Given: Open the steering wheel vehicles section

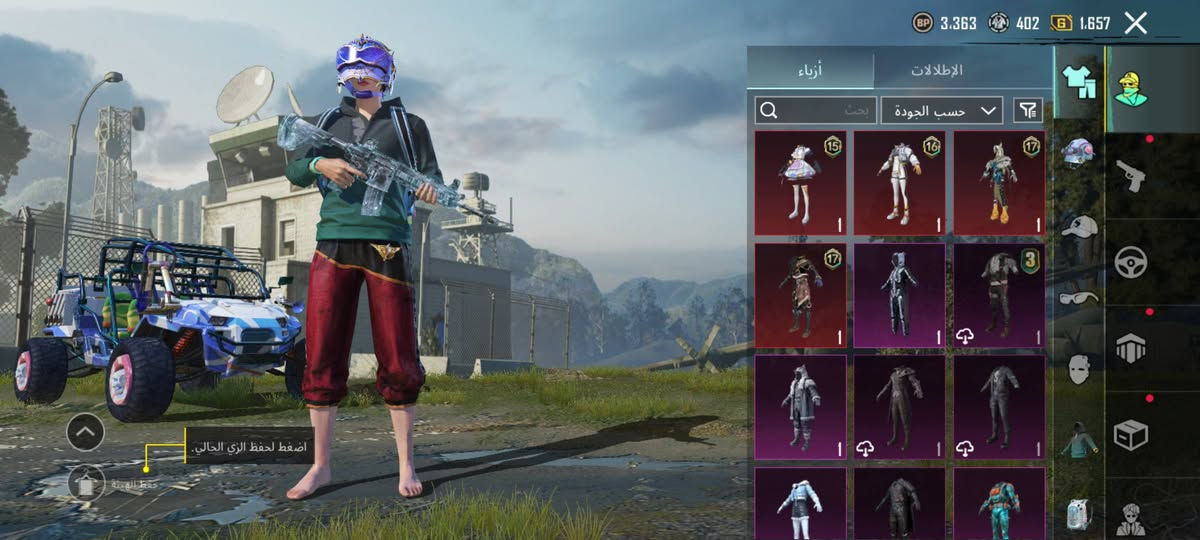Looking at the screenshot, I should pos(1130,262).
